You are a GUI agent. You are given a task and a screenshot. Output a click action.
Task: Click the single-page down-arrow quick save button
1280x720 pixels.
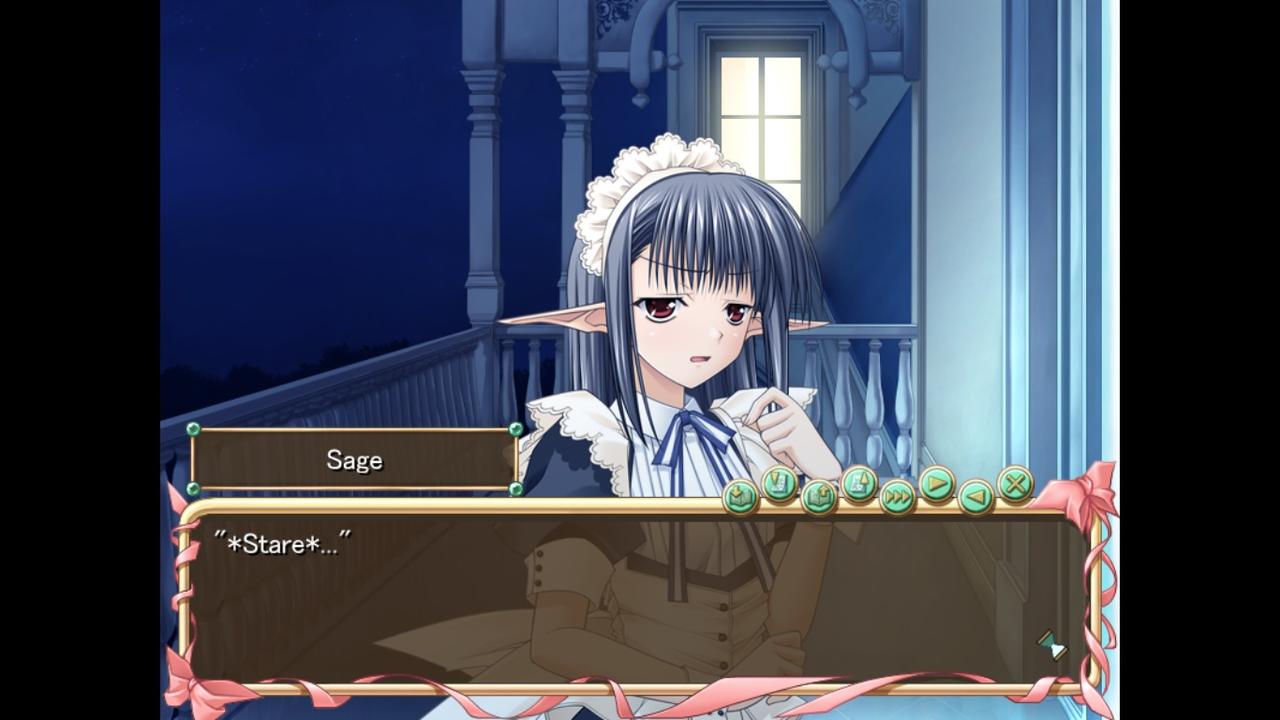pyautogui.click(x=779, y=485)
